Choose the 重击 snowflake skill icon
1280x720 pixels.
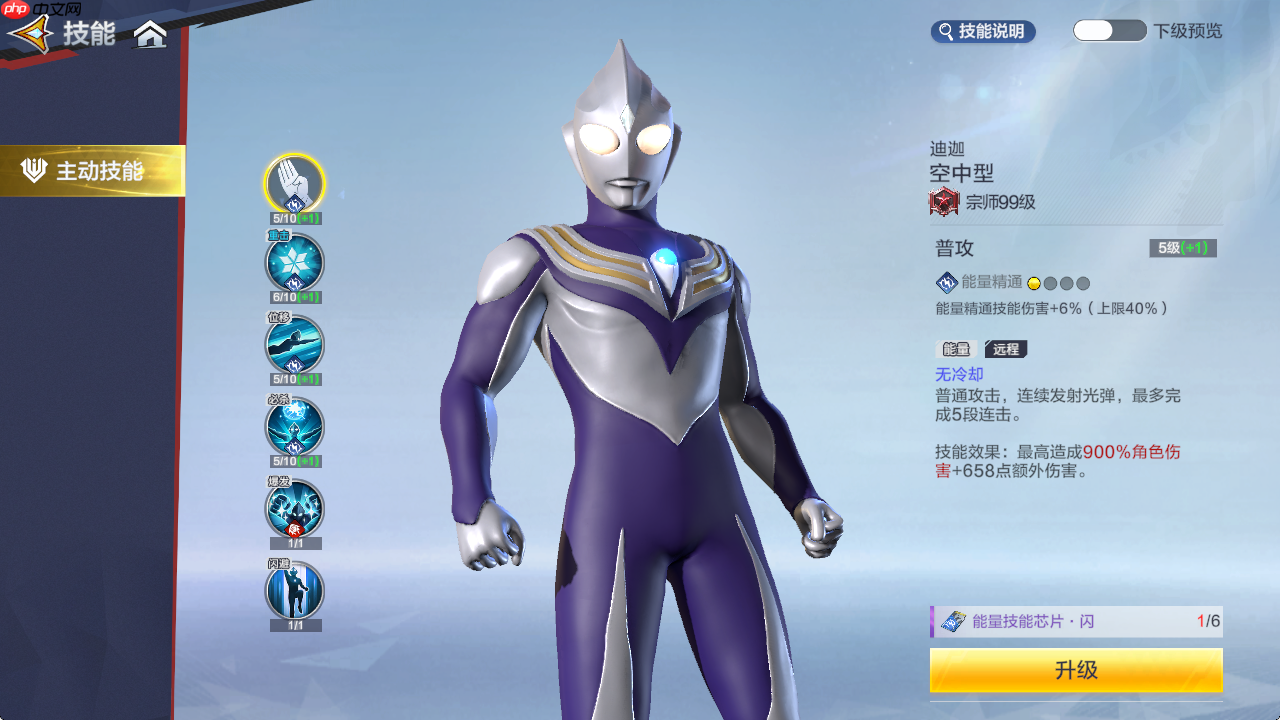coord(294,263)
